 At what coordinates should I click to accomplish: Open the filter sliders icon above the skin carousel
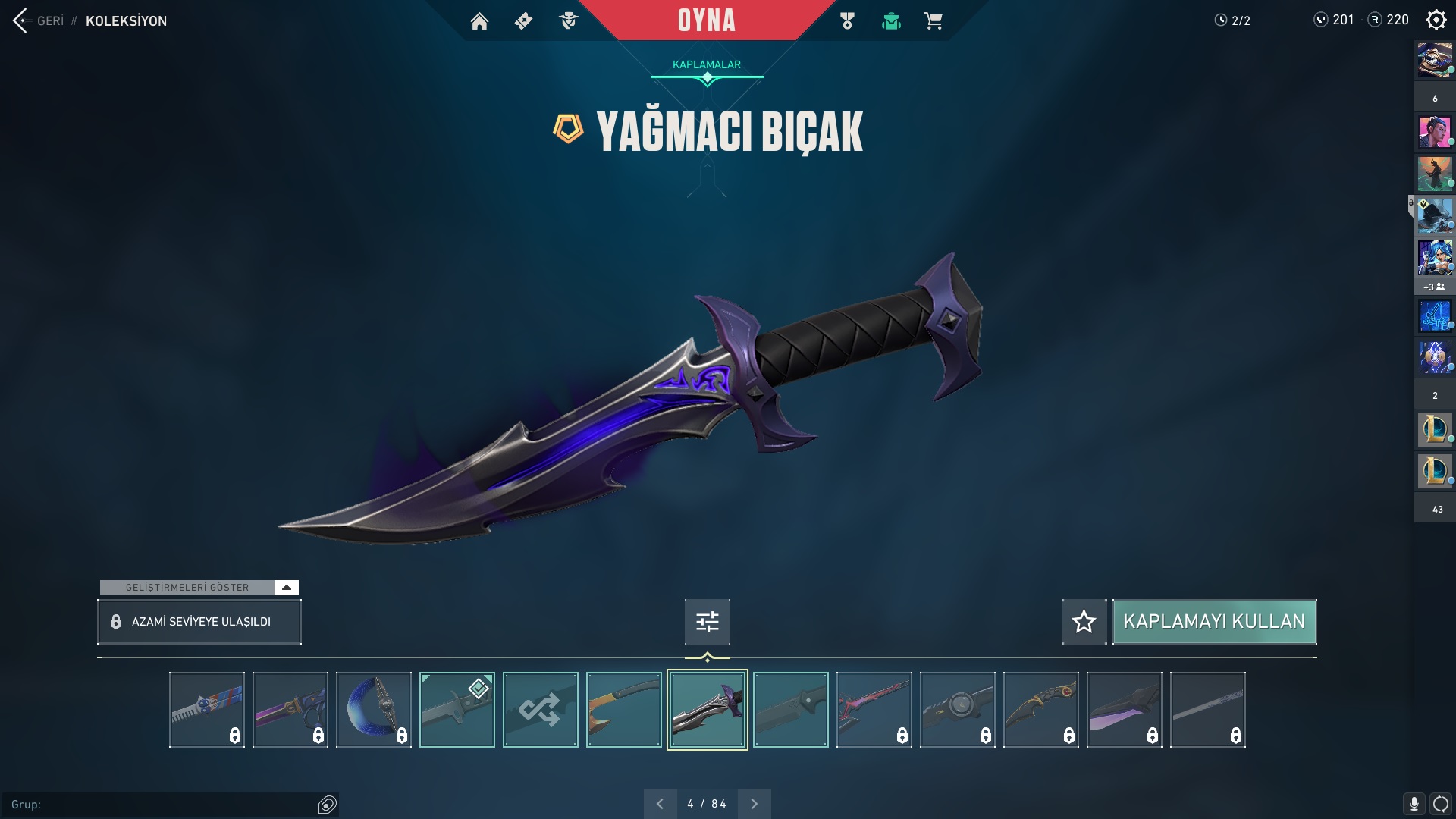point(706,621)
